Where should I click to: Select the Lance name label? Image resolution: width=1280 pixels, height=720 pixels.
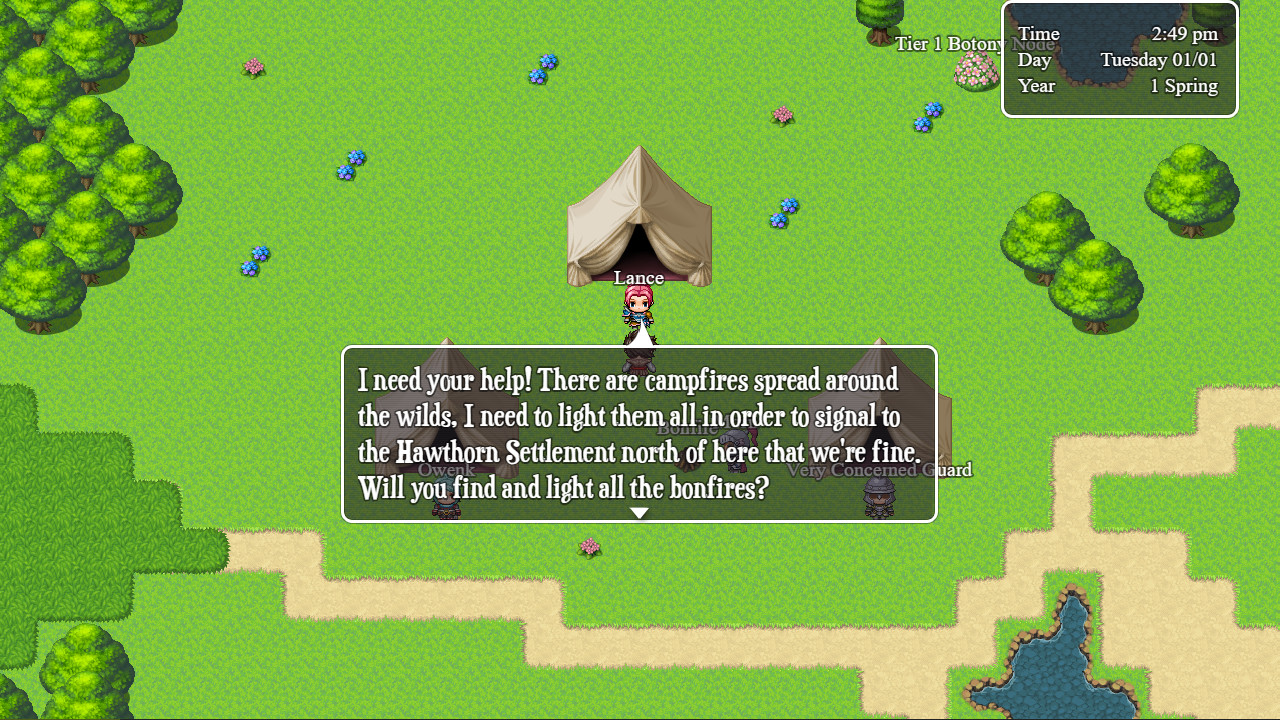tap(639, 277)
